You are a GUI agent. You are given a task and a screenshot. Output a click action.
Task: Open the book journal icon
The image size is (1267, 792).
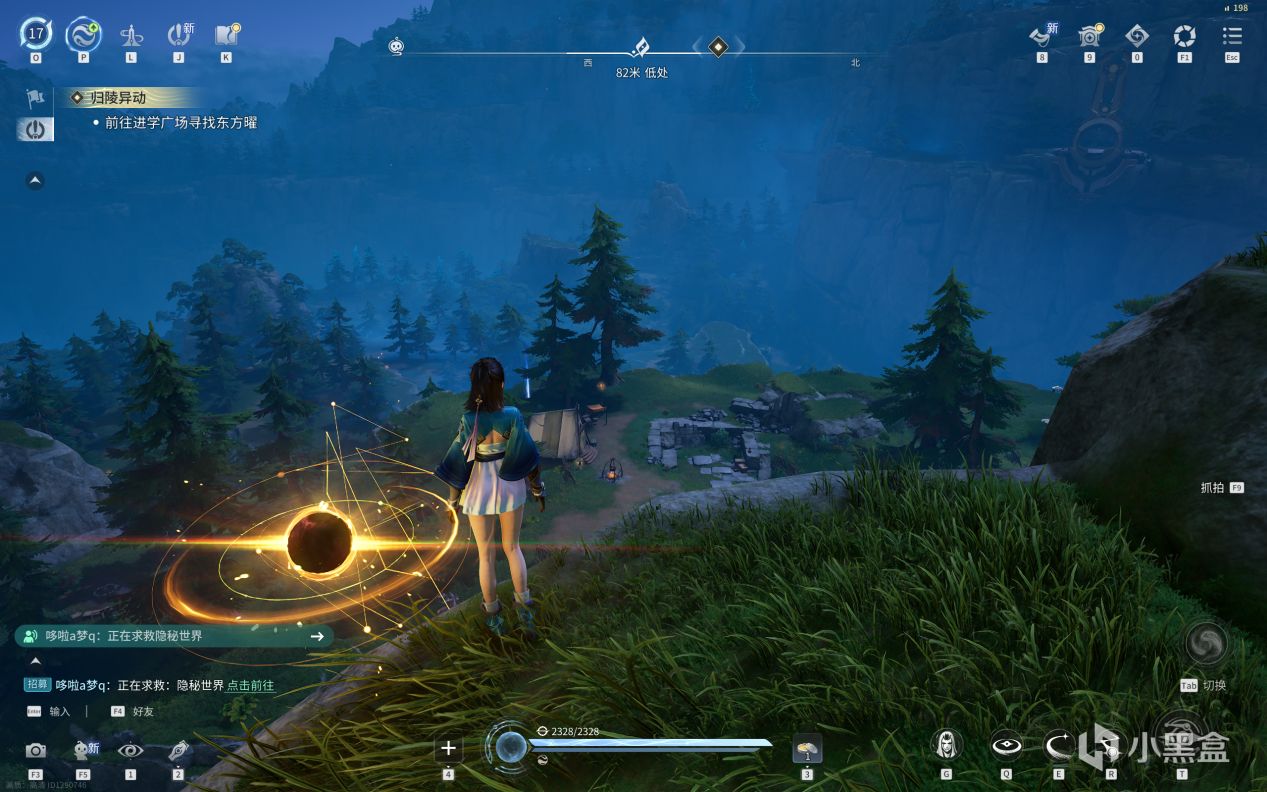point(226,35)
